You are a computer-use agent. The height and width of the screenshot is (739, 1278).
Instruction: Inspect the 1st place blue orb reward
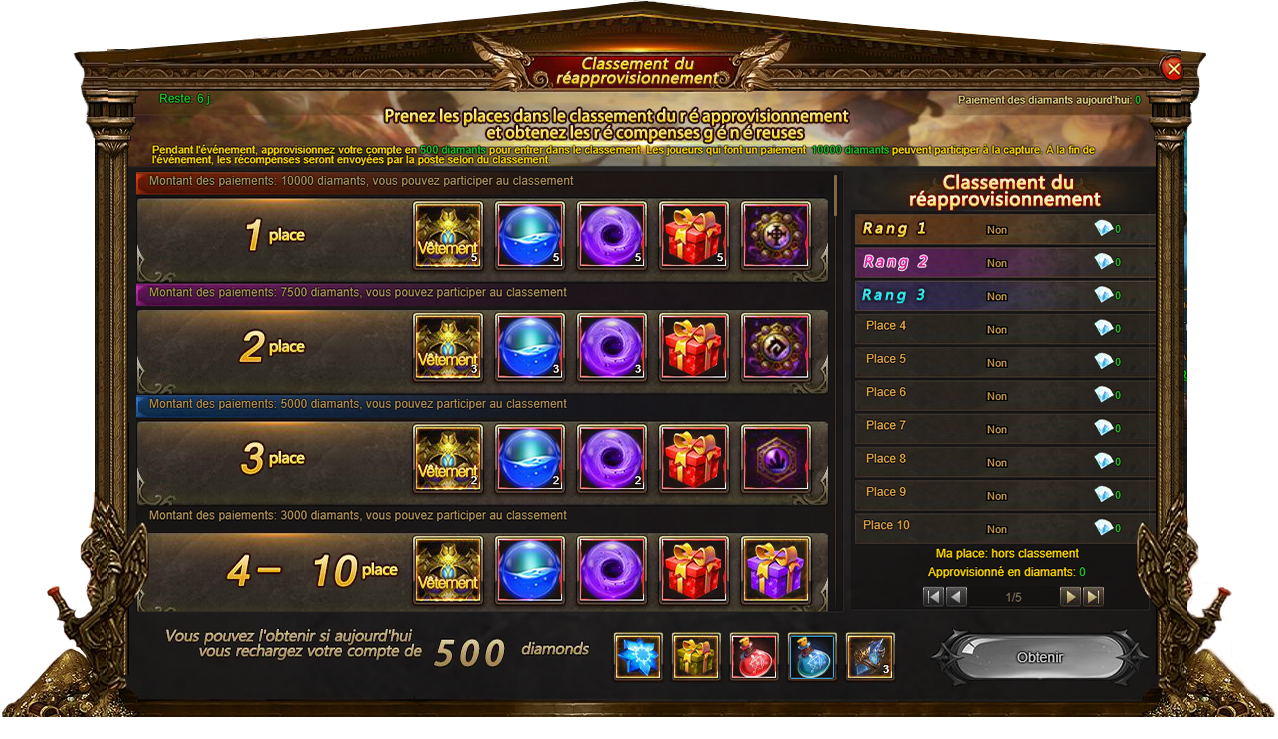pos(530,235)
